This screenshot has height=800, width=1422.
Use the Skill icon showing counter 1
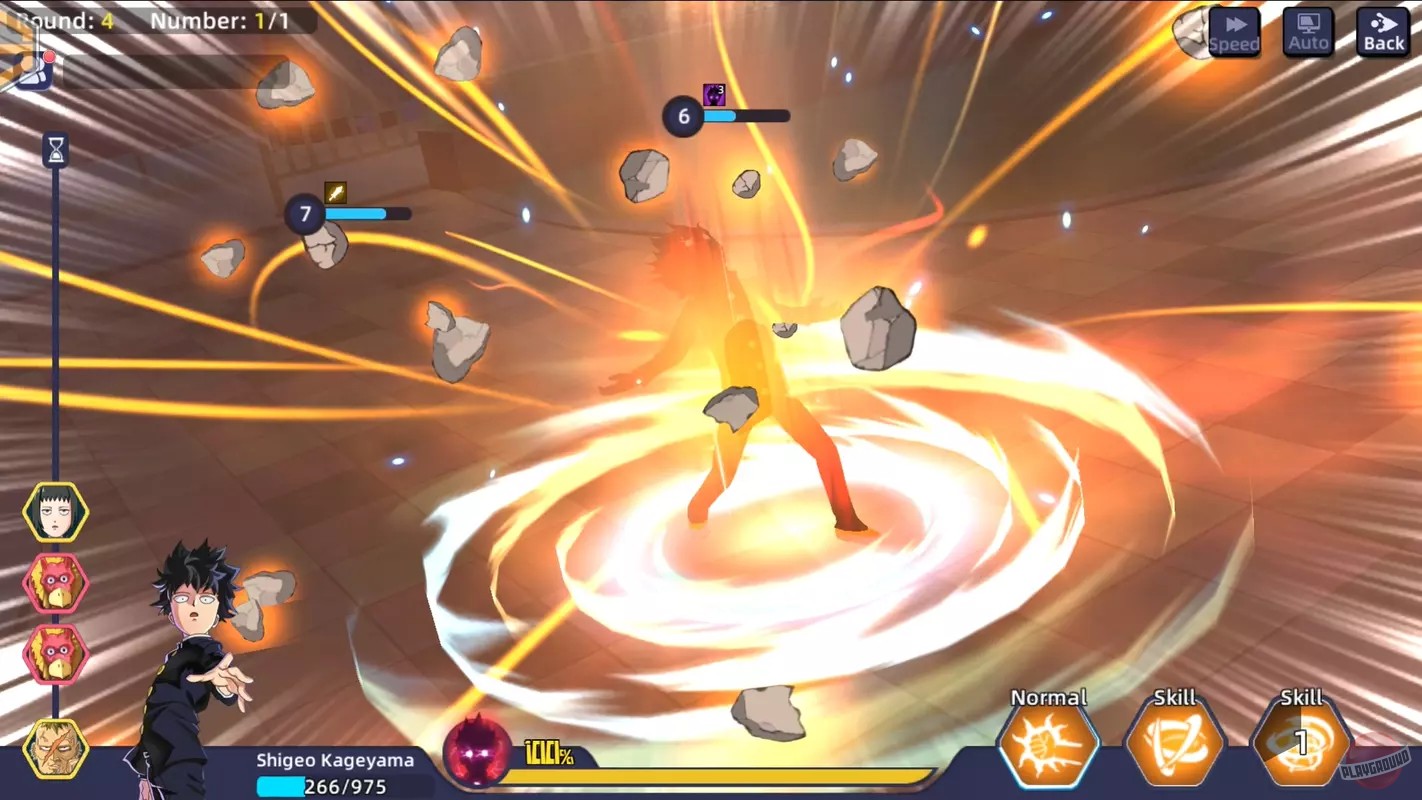click(x=1300, y=746)
